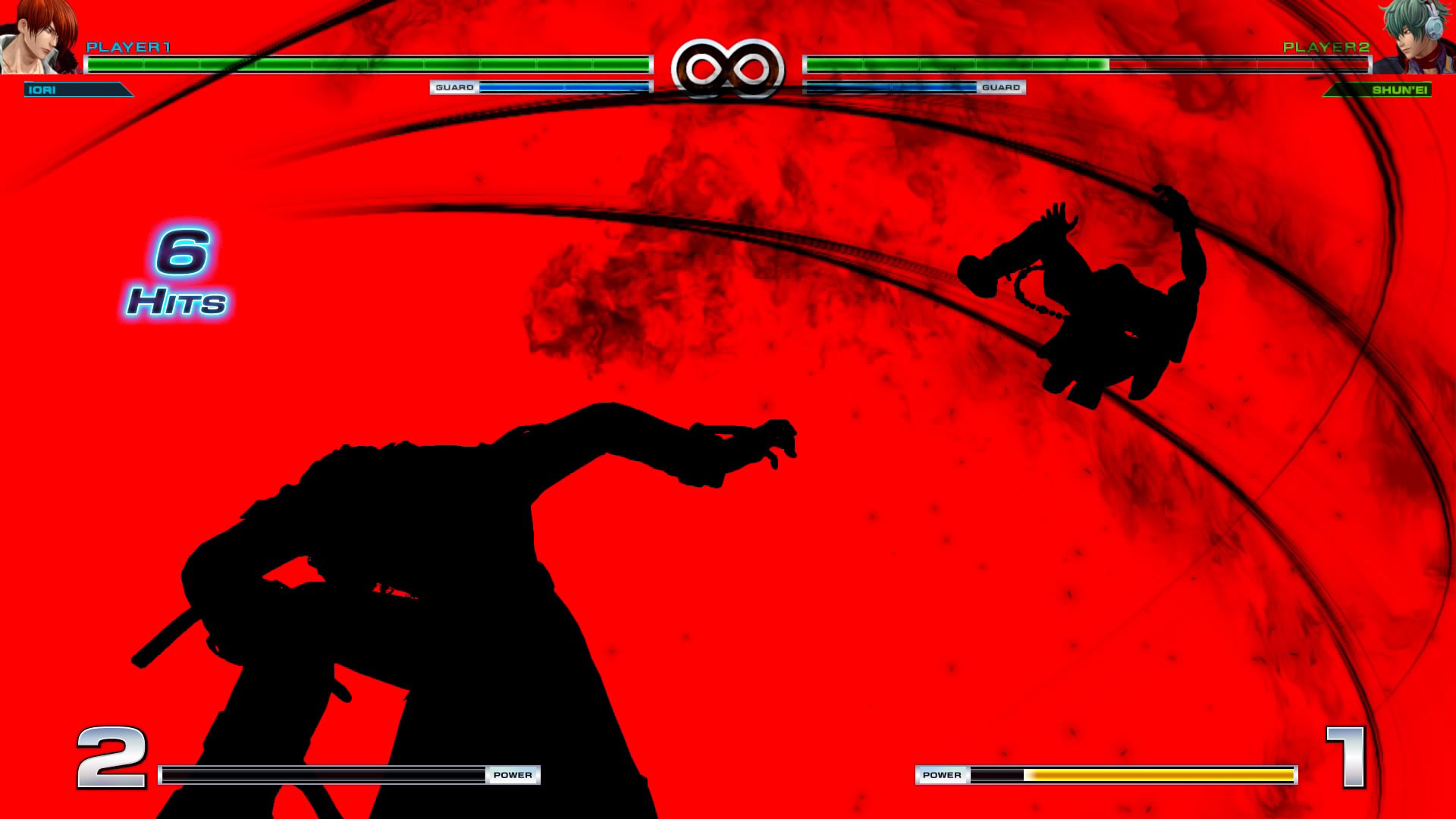The height and width of the screenshot is (819, 1456).
Task: Click Player 2's GUARD gauge label
Action: (1003, 87)
